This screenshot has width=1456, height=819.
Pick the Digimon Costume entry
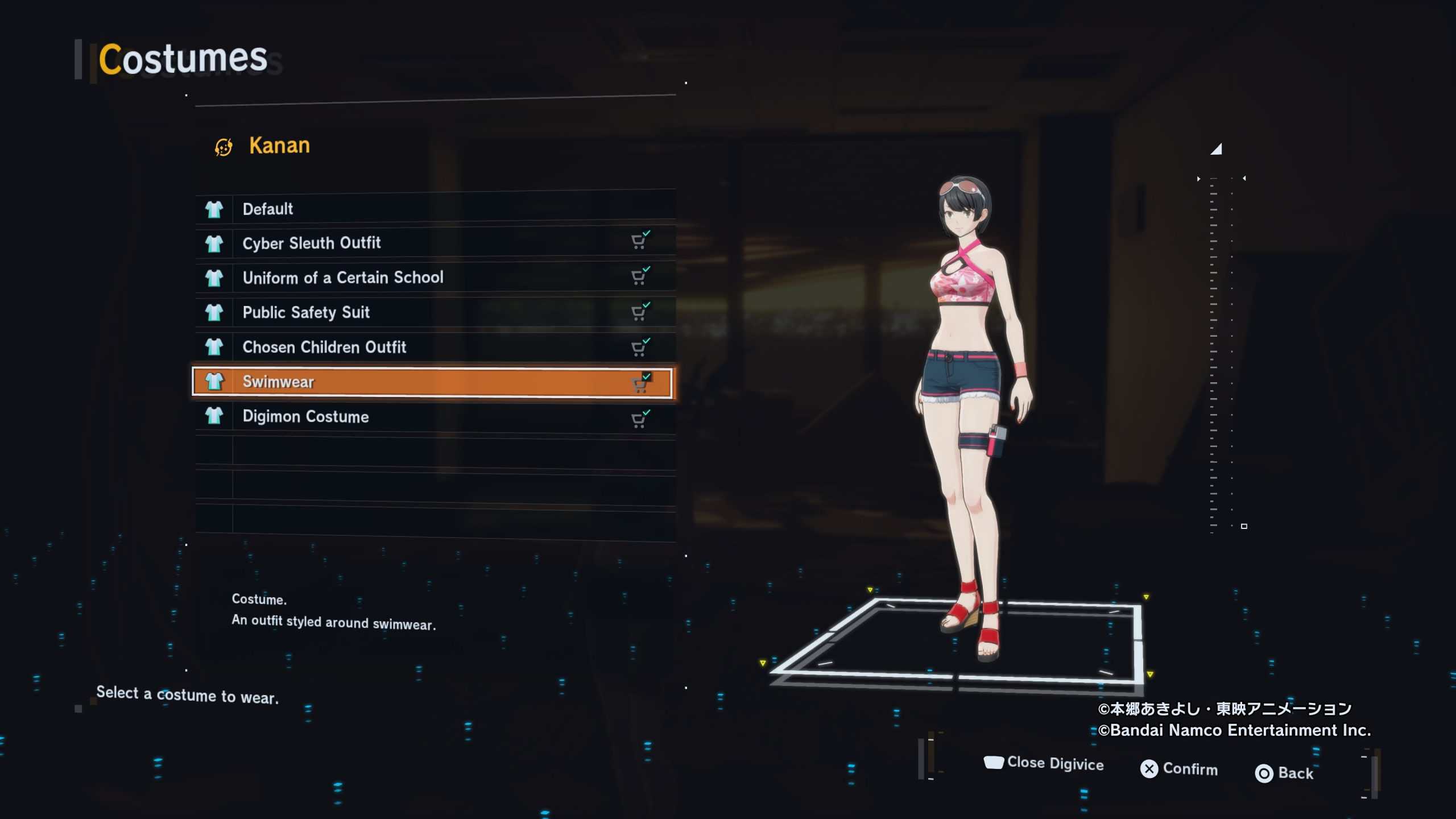pyautogui.click(x=435, y=416)
